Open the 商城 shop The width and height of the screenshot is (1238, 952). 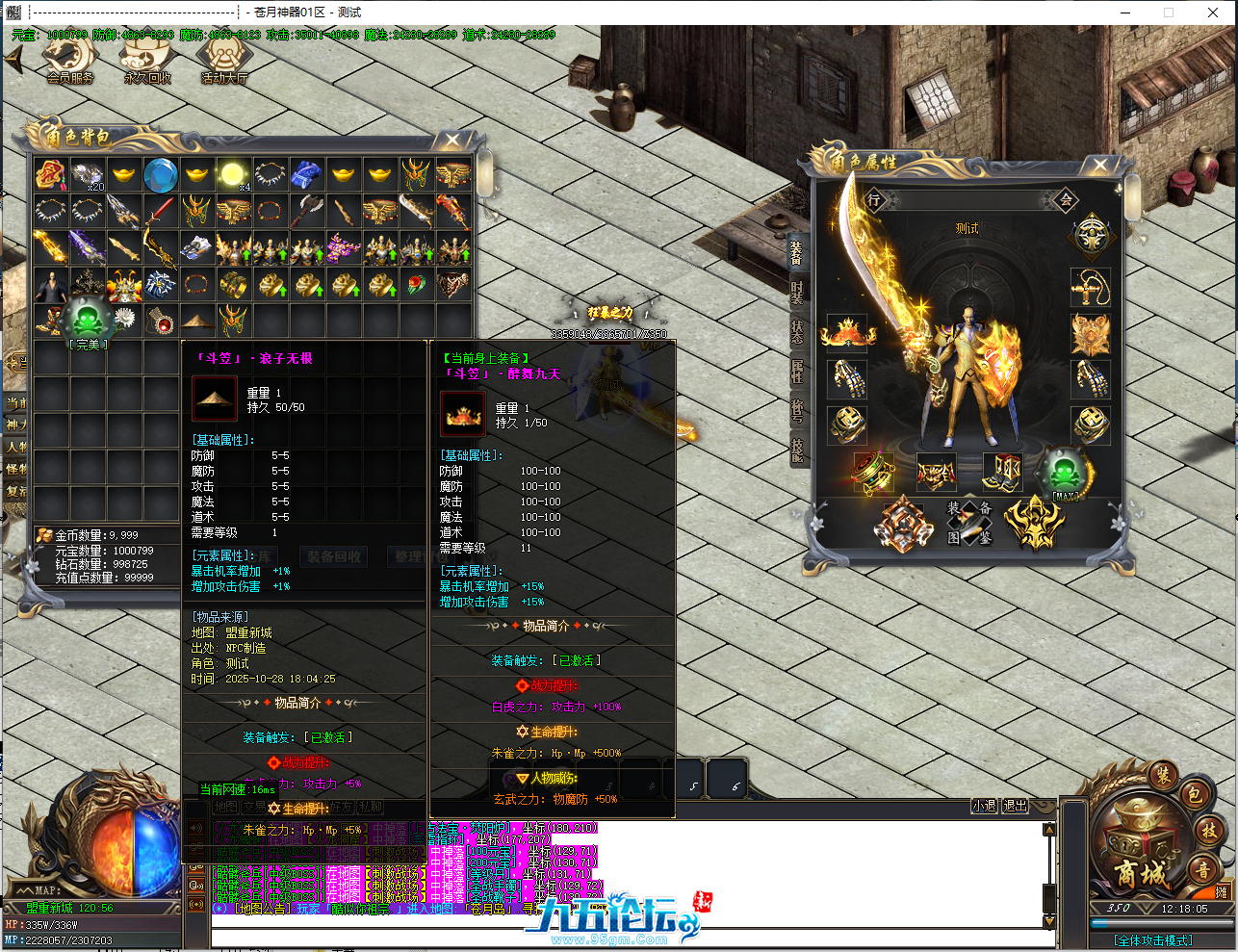[1140, 873]
